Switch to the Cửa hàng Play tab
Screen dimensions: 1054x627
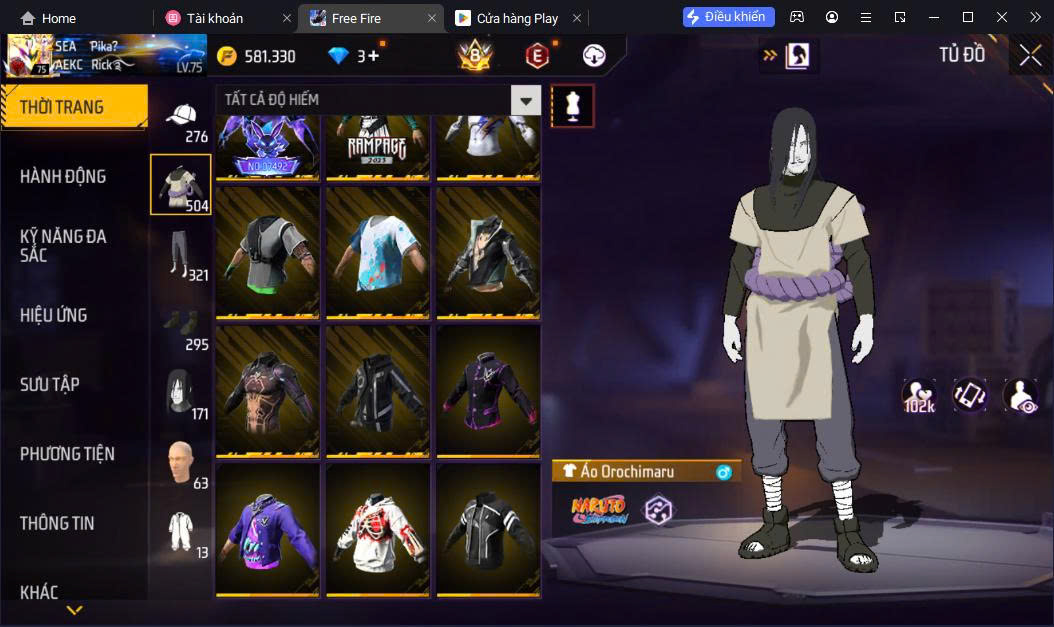pyautogui.click(x=516, y=18)
